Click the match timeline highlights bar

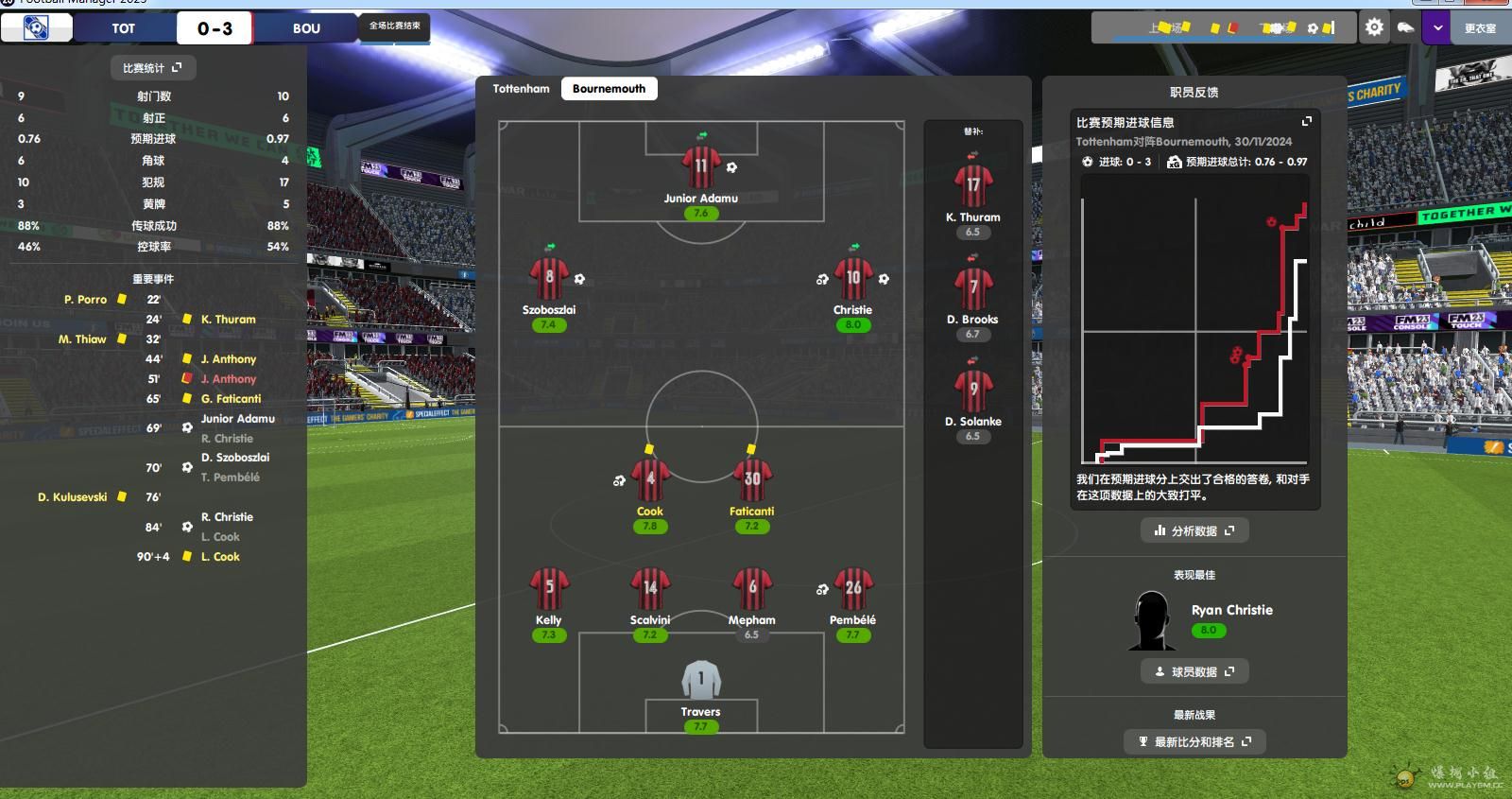[1226, 28]
